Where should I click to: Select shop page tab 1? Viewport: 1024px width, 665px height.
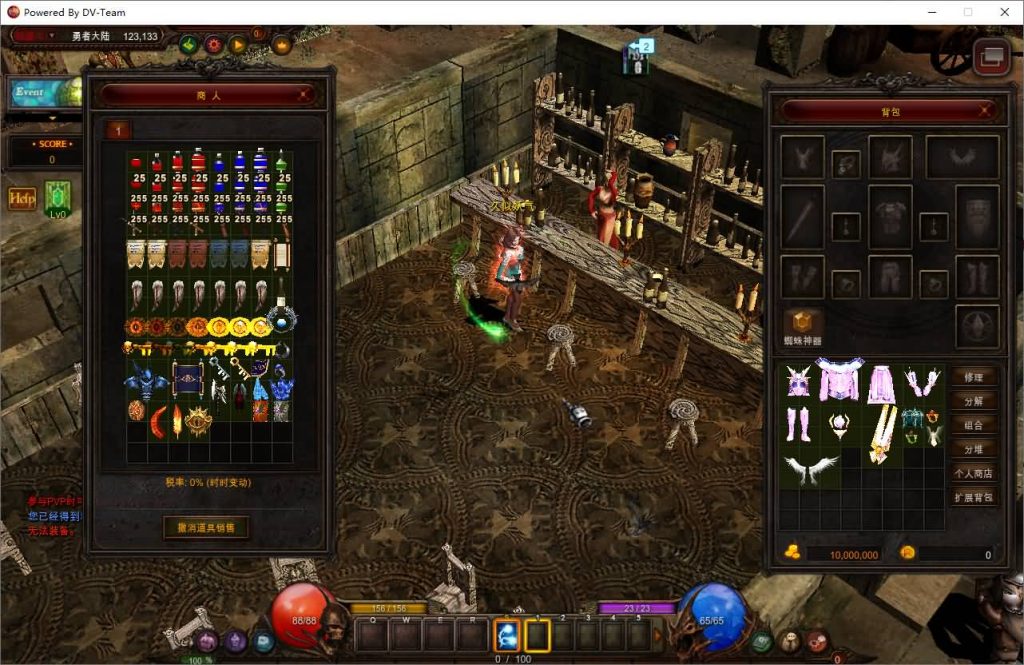coord(118,130)
